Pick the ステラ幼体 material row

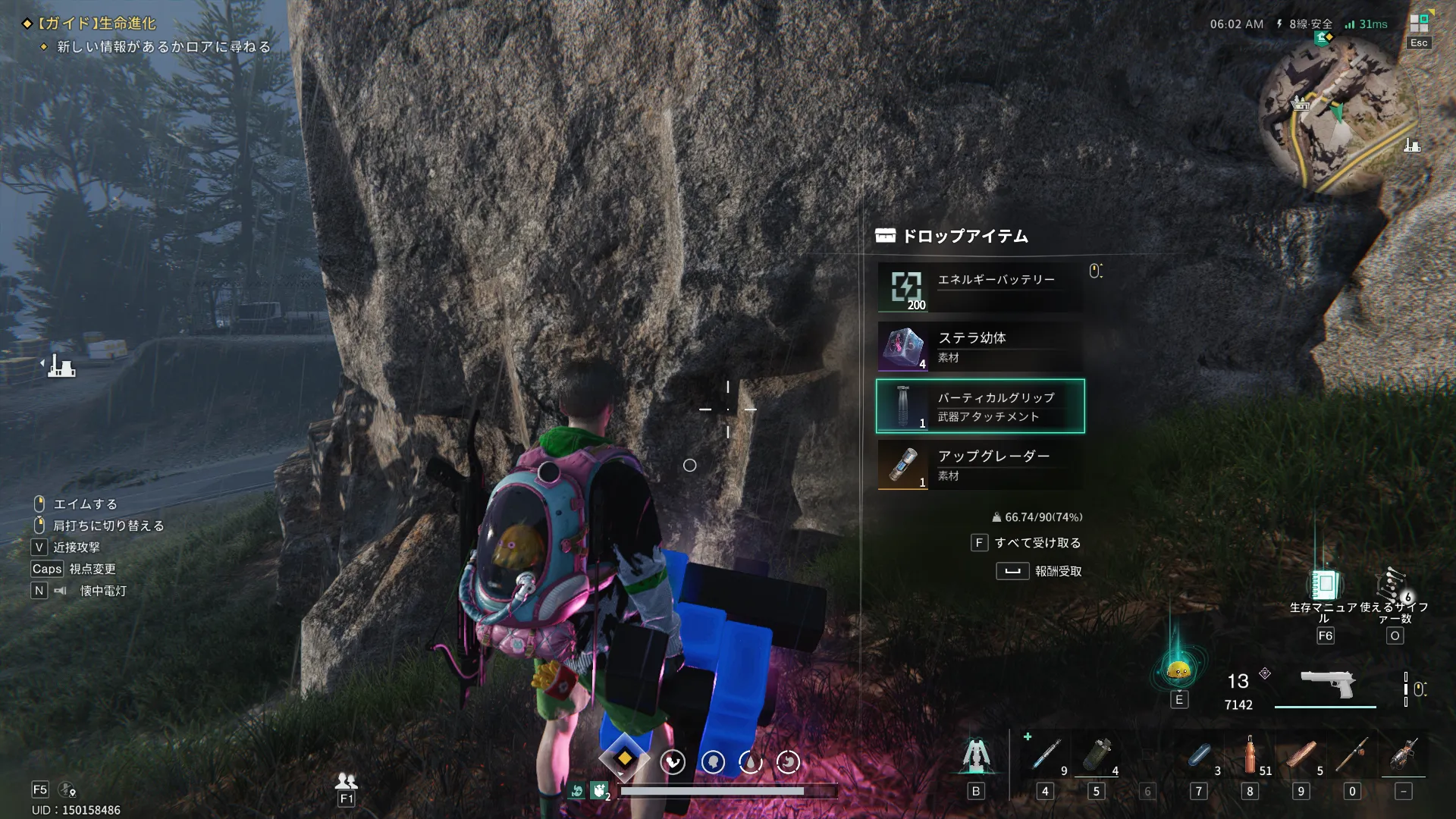[980, 347]
